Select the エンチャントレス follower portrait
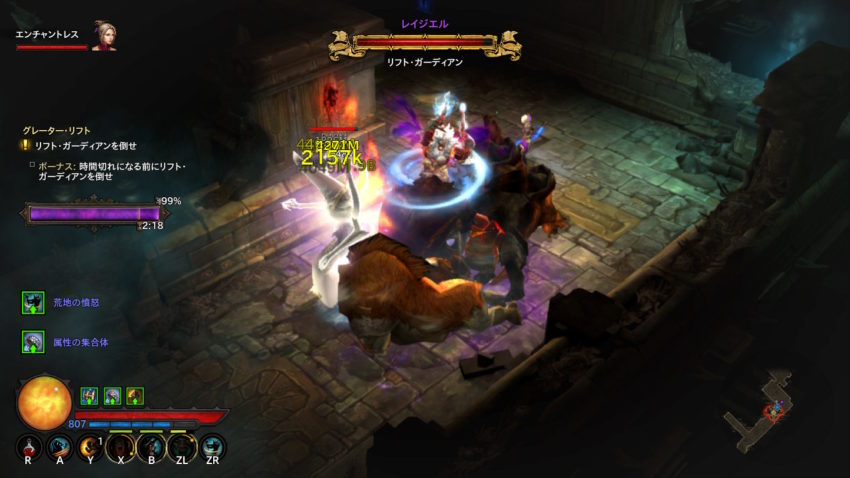850x478 pixels. click(x=103, y=36)
